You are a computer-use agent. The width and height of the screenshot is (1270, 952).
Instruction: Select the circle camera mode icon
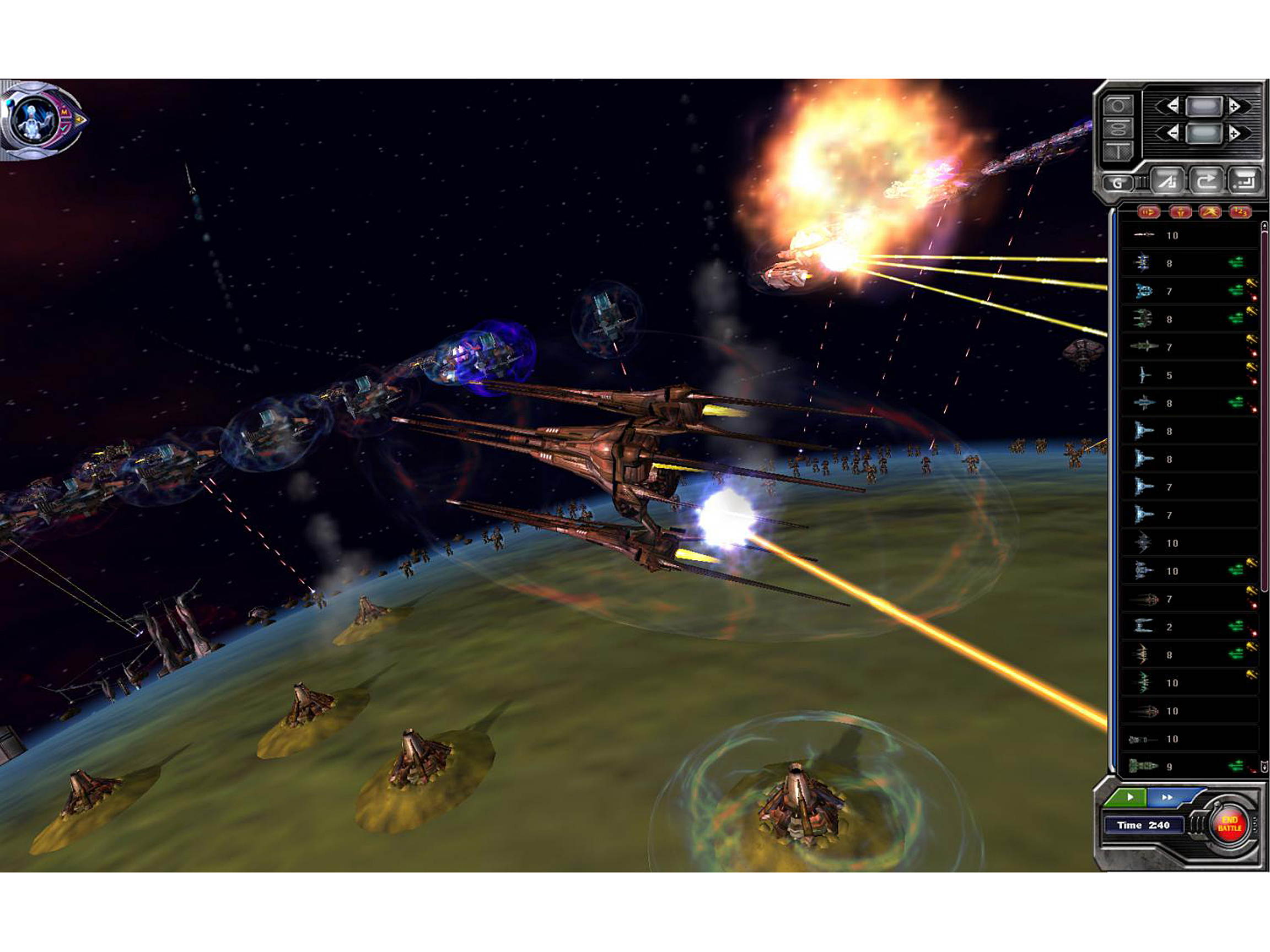[x=1119, y=106]
